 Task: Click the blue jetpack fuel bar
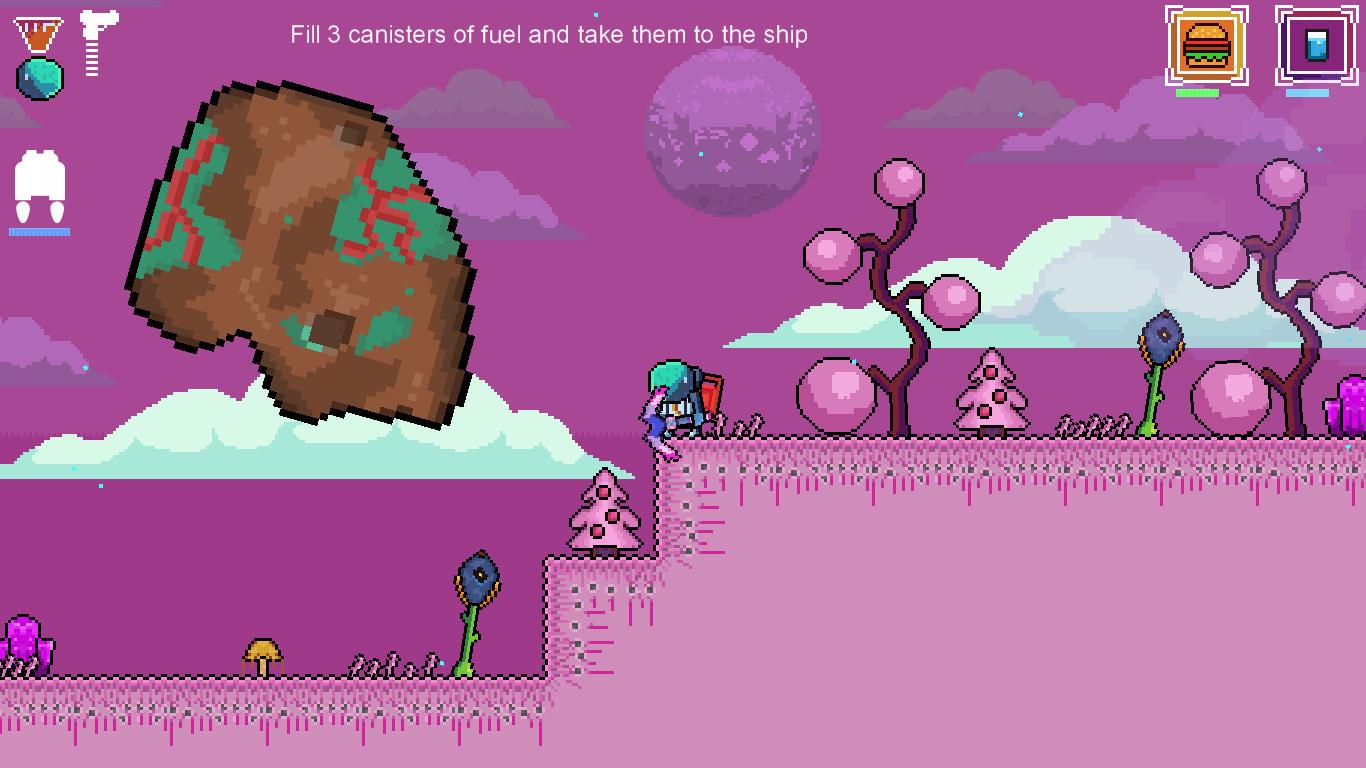coord(38,231)
